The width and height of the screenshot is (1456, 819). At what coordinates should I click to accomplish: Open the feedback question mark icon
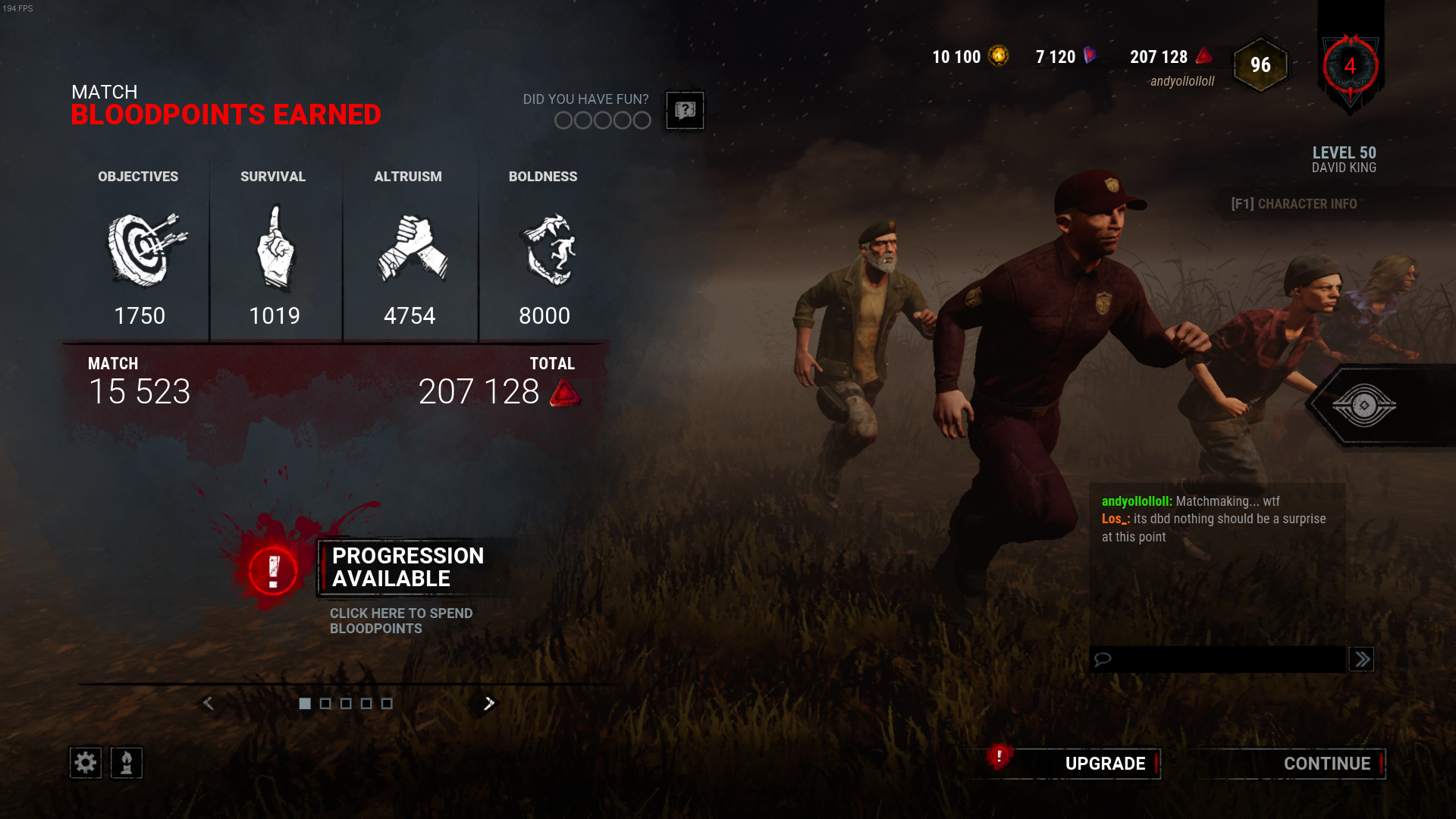pos(684,111)
